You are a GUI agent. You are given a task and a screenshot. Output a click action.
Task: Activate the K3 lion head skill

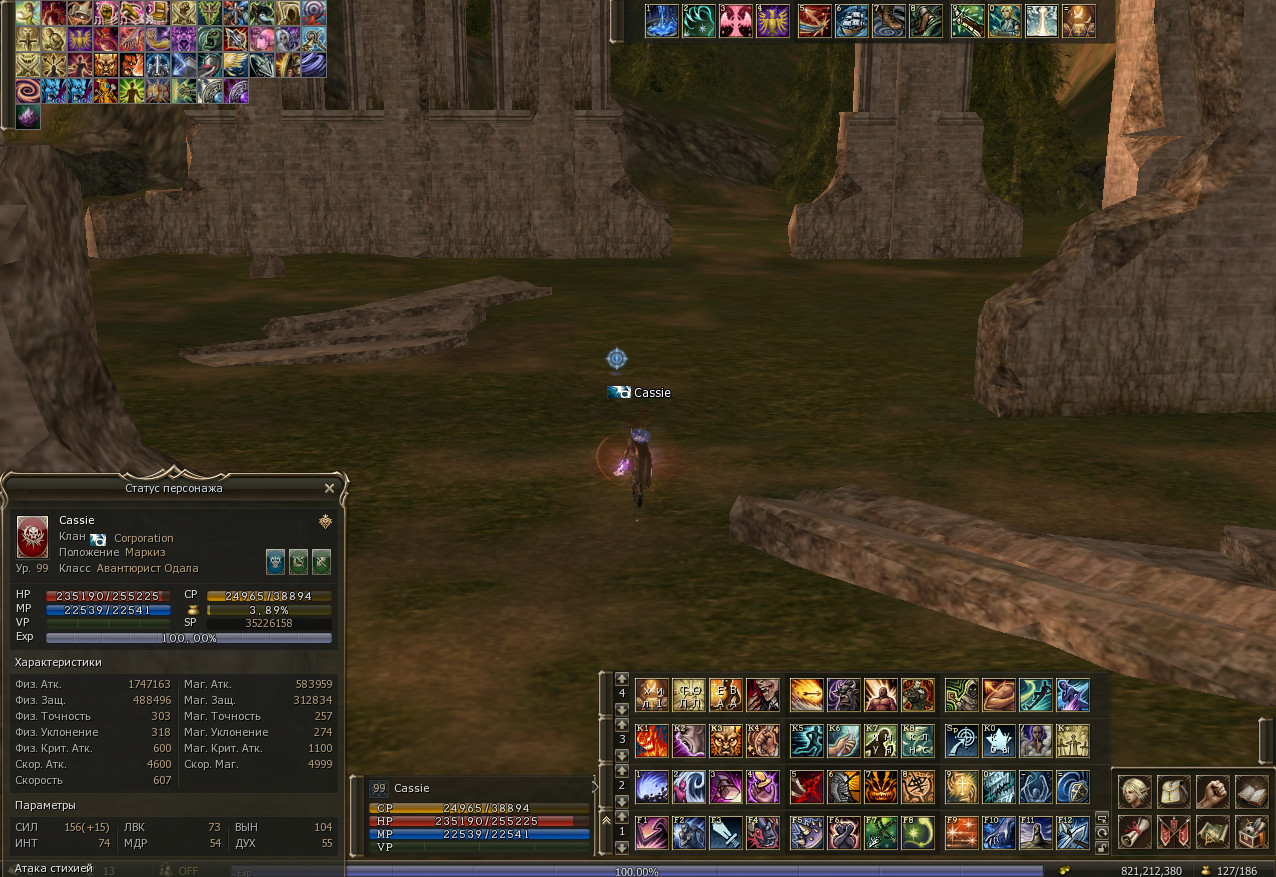click(727, 741)
